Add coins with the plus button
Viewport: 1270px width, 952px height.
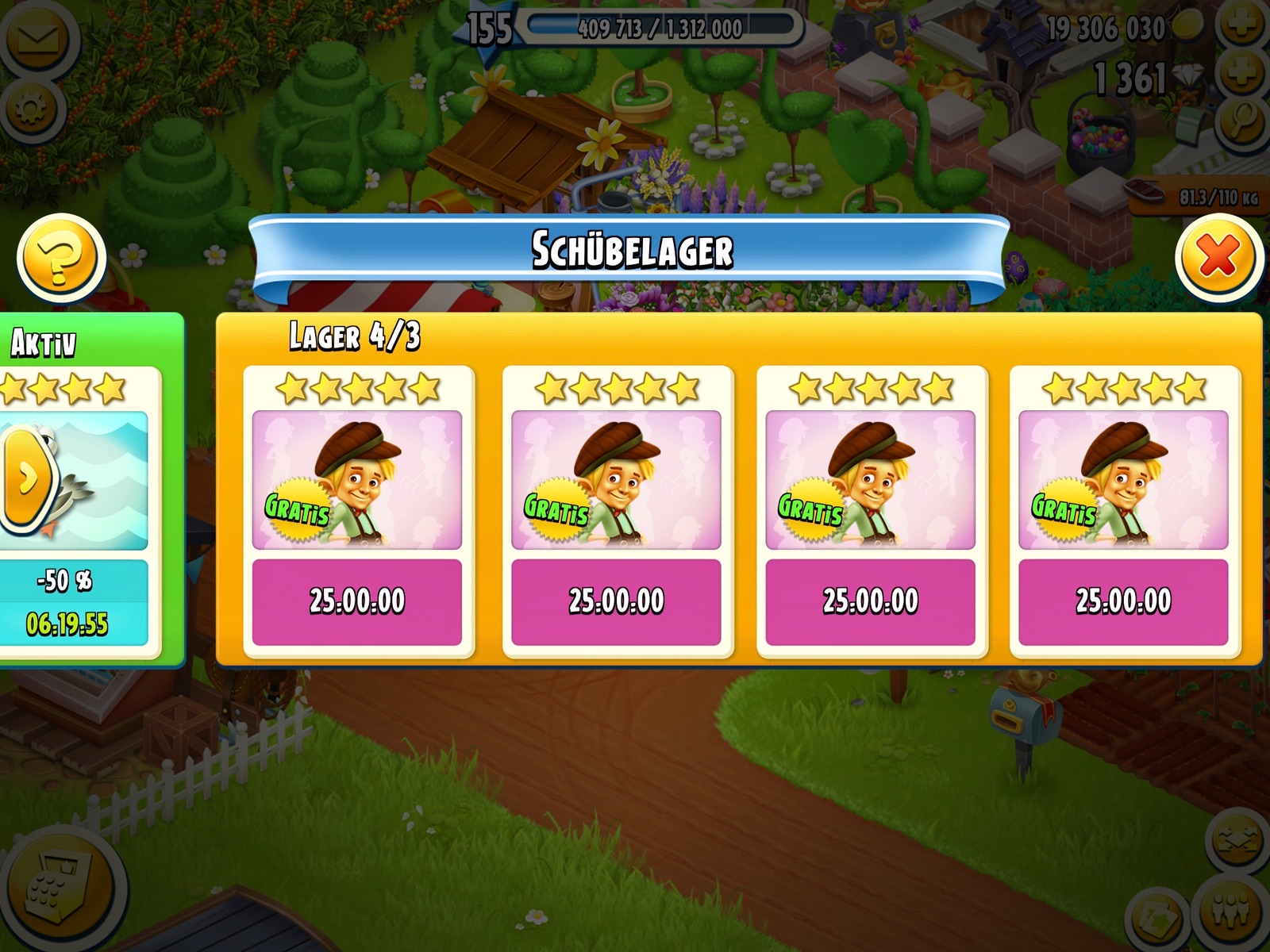[x=1241, y=25]
